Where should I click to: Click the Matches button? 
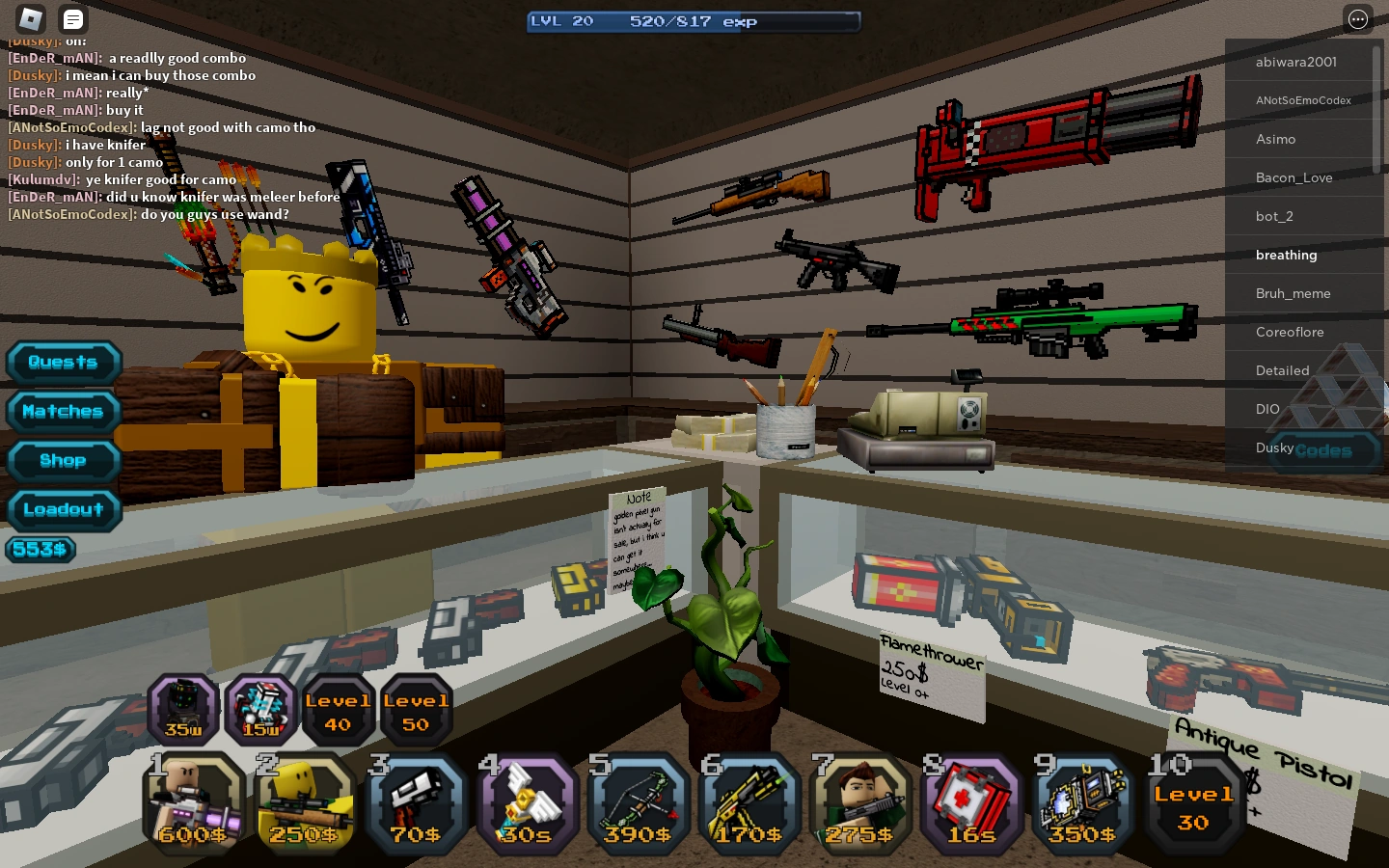pyautogui.click(x=63, y=412)
